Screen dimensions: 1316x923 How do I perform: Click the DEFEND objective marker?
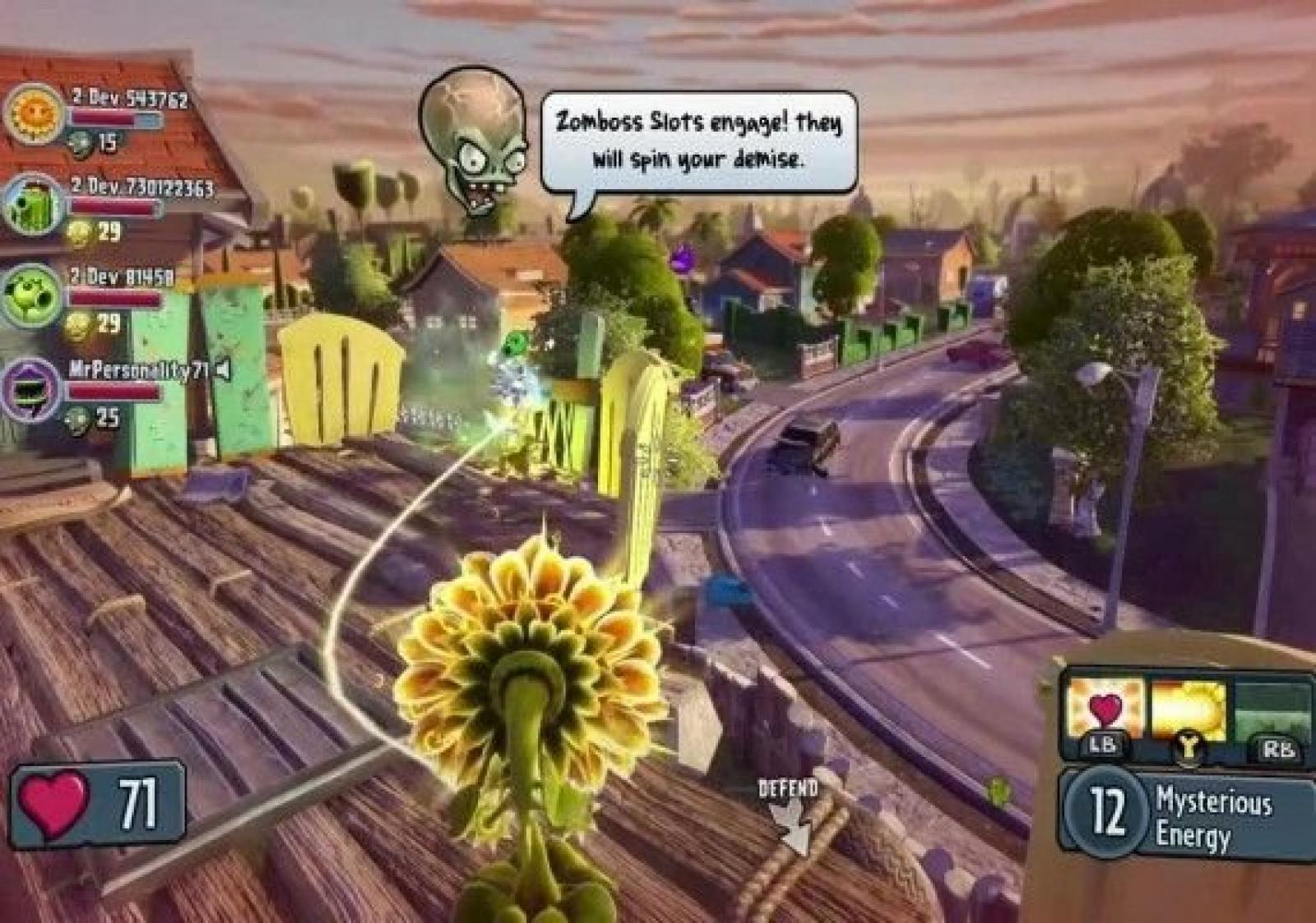[788, 810]
